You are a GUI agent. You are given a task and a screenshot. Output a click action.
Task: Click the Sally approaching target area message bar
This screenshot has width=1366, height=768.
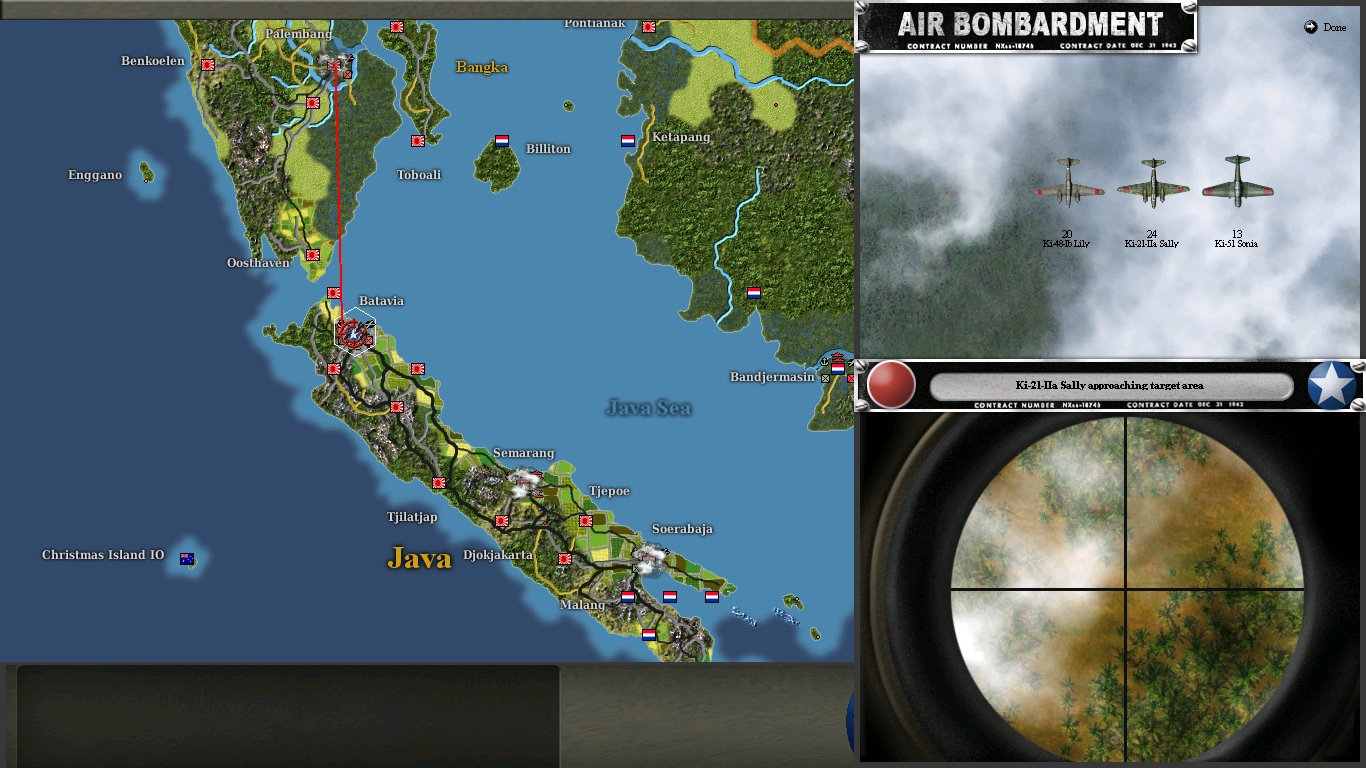pos(1108,385)
